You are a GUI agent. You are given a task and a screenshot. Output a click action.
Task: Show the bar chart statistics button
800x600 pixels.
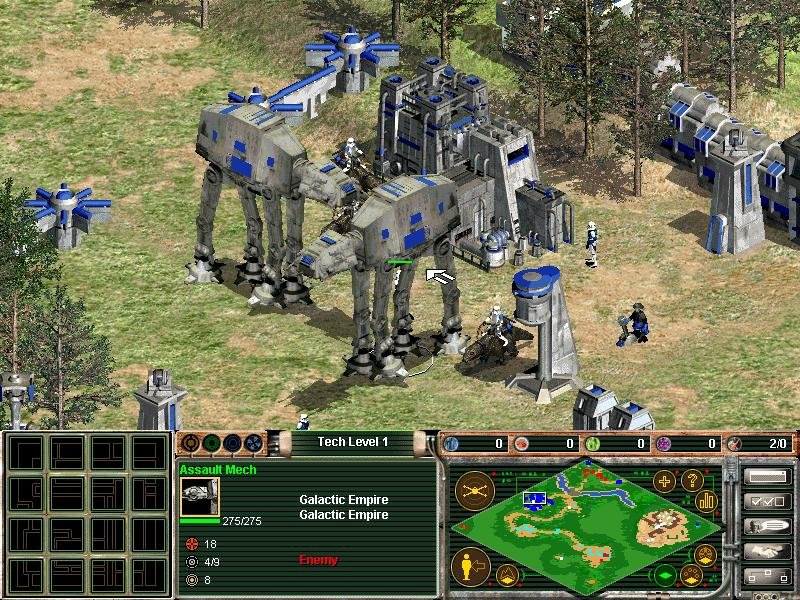708,500
